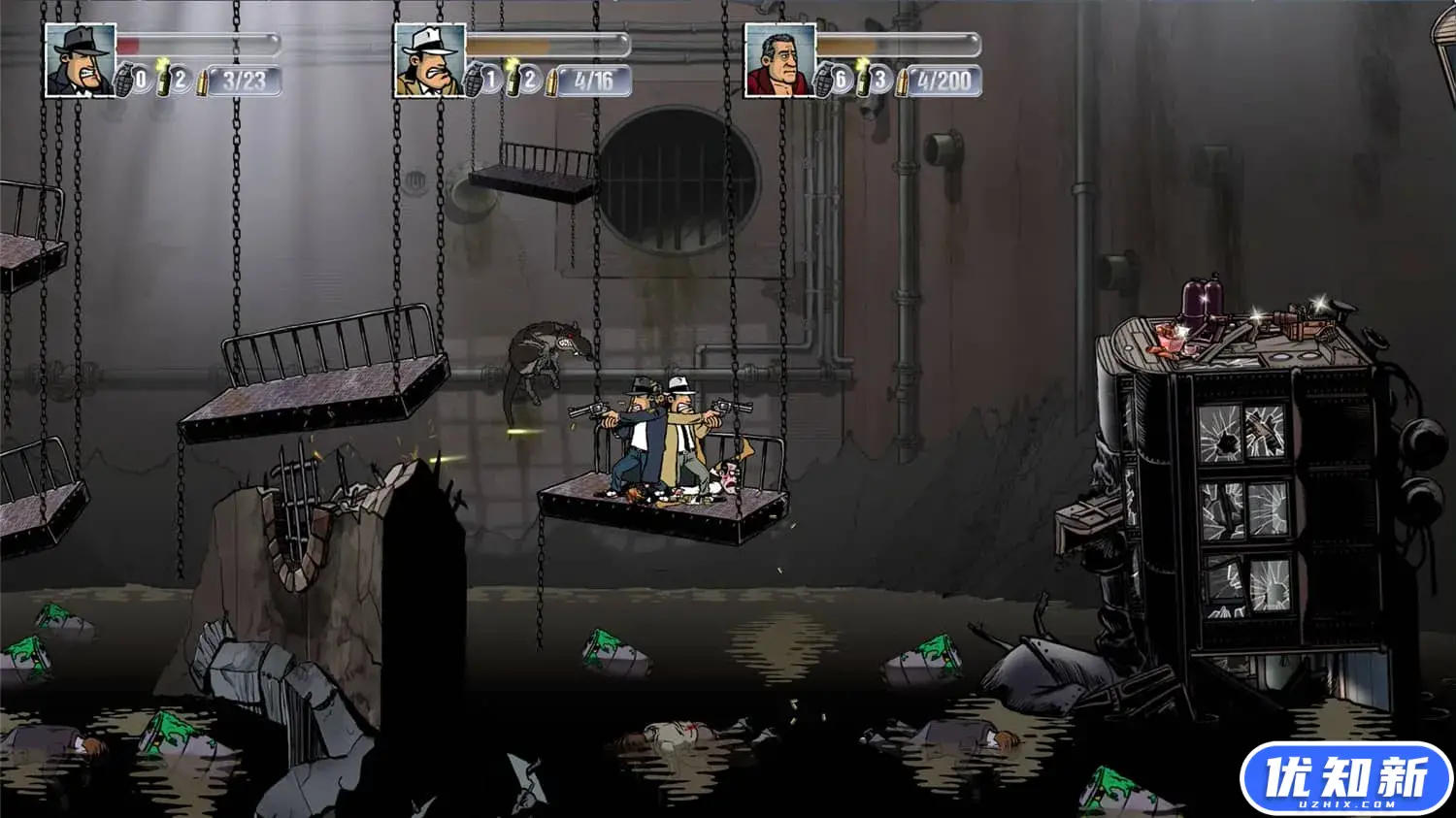This screenshot has height=818, width=1456.
Task: Click the bullet icon next to 4/200
Action: [x=902, y=82]
